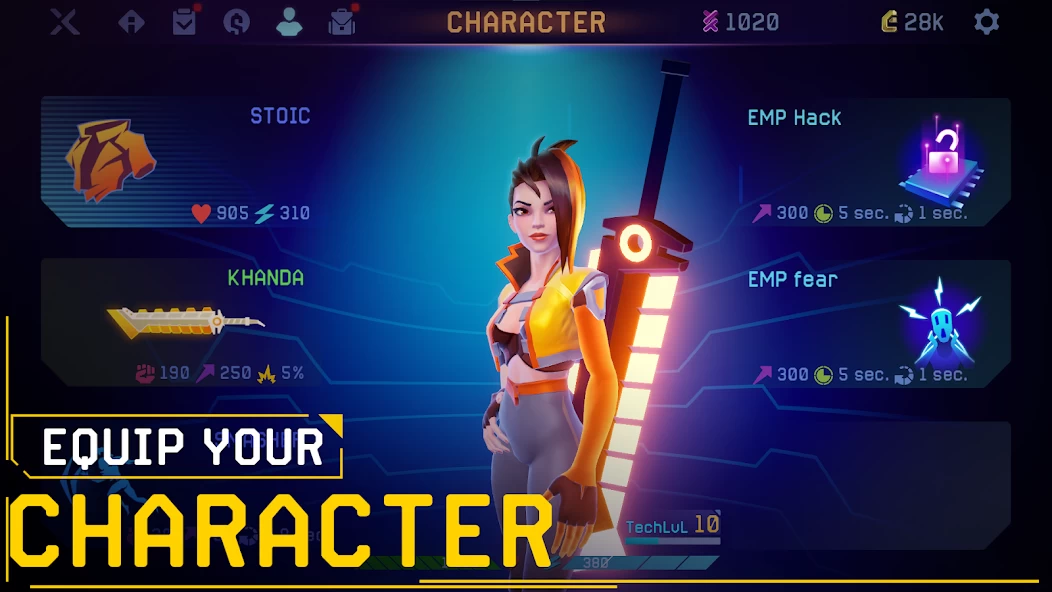Open the backpack inventory tab
The width and height of the screenshot is (1052, 592).
point(343,22)
